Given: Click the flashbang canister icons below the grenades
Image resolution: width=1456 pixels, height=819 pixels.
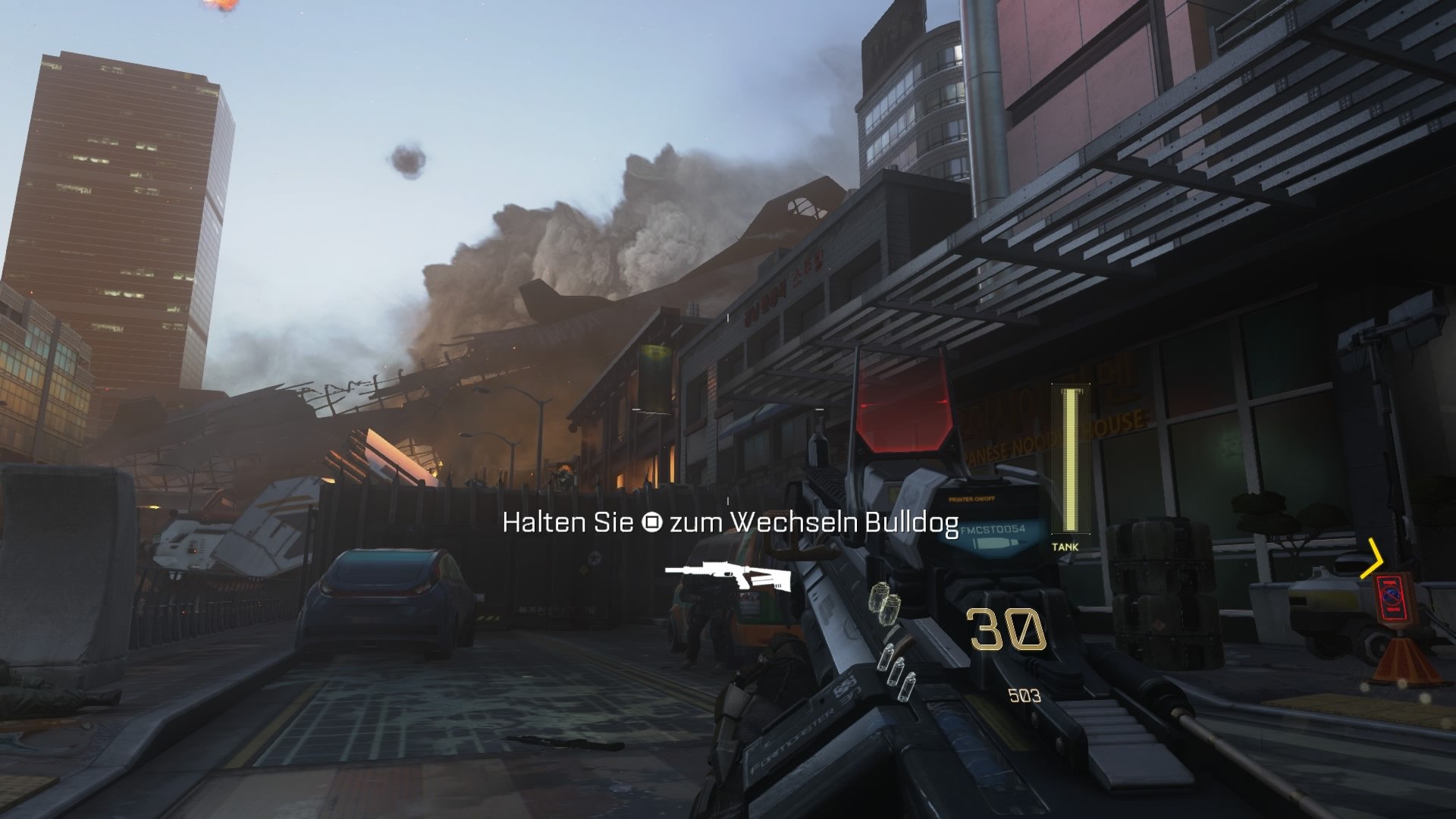Looking at the screenshot, I should [x=896, y=670].
